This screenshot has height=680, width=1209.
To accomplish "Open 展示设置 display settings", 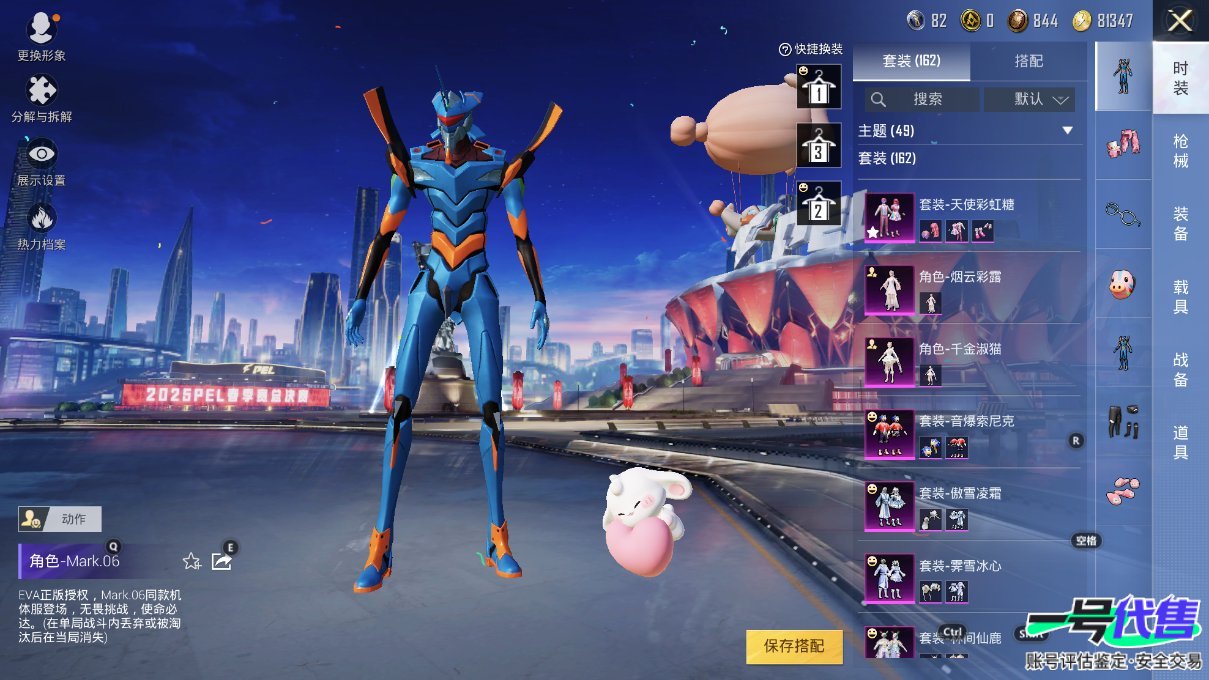I will (x=41, y=159).
